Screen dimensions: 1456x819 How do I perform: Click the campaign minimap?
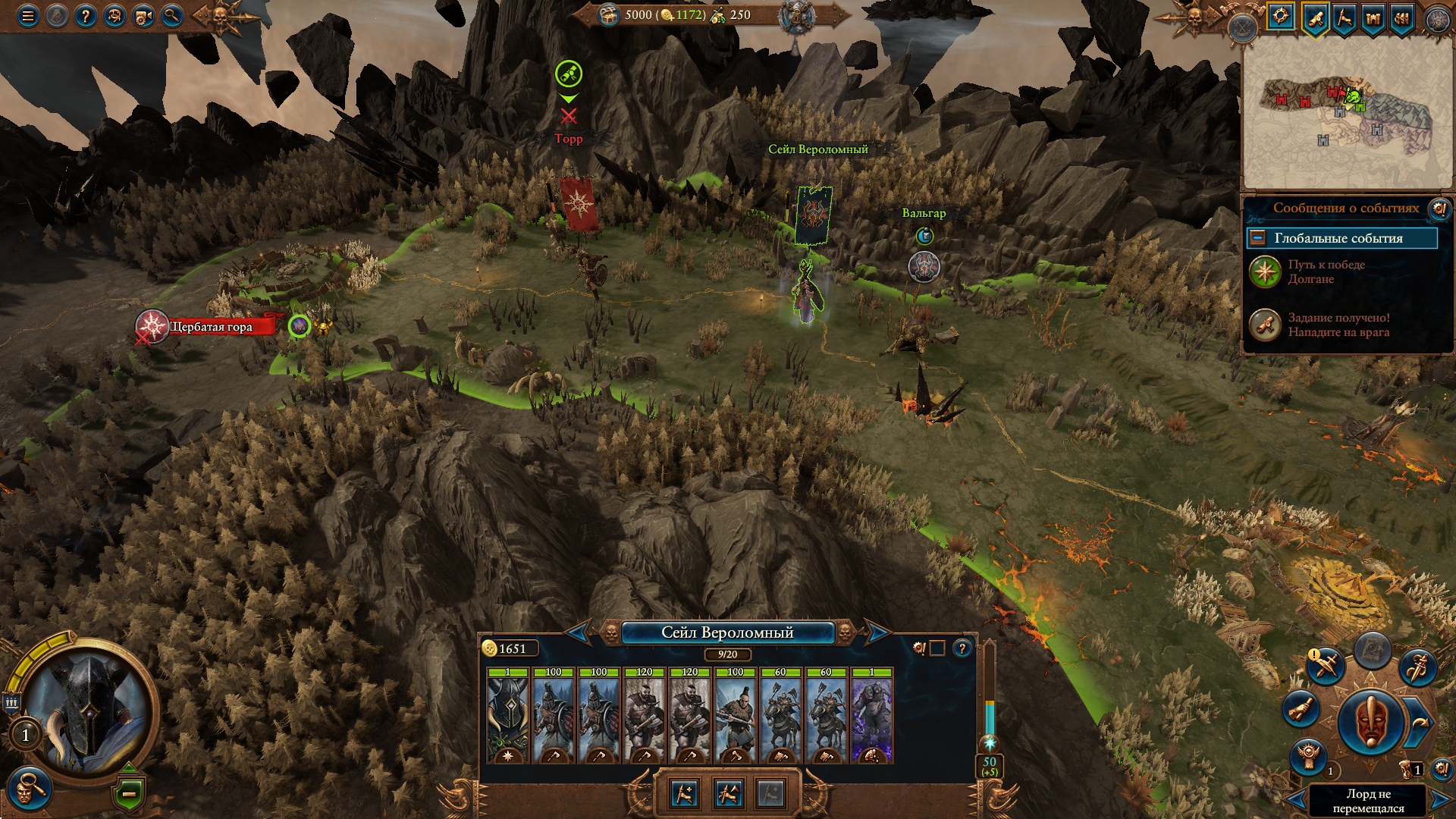(x=1346, y=114)
